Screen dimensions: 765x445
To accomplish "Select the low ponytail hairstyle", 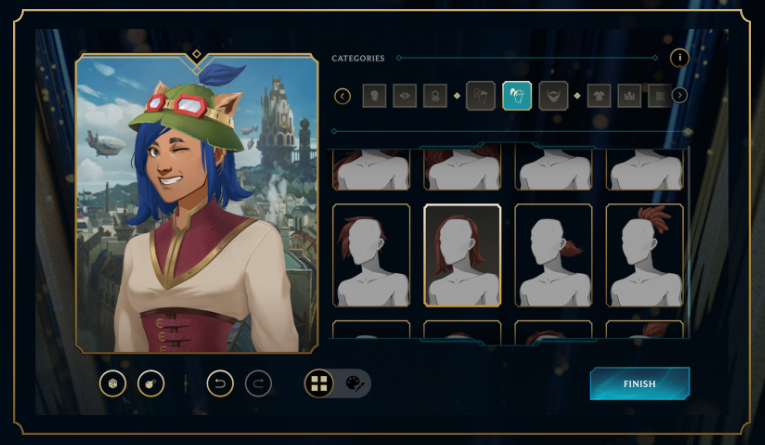I will 553,255.
